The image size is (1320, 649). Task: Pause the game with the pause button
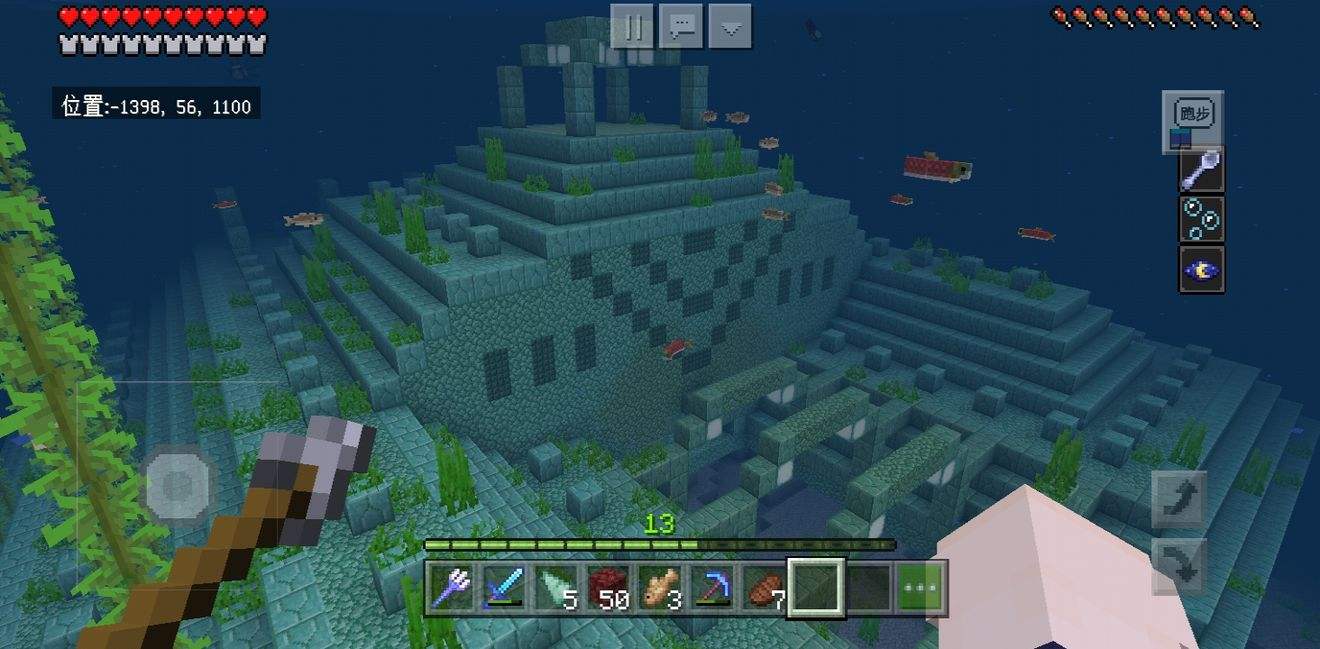[632, 27]
